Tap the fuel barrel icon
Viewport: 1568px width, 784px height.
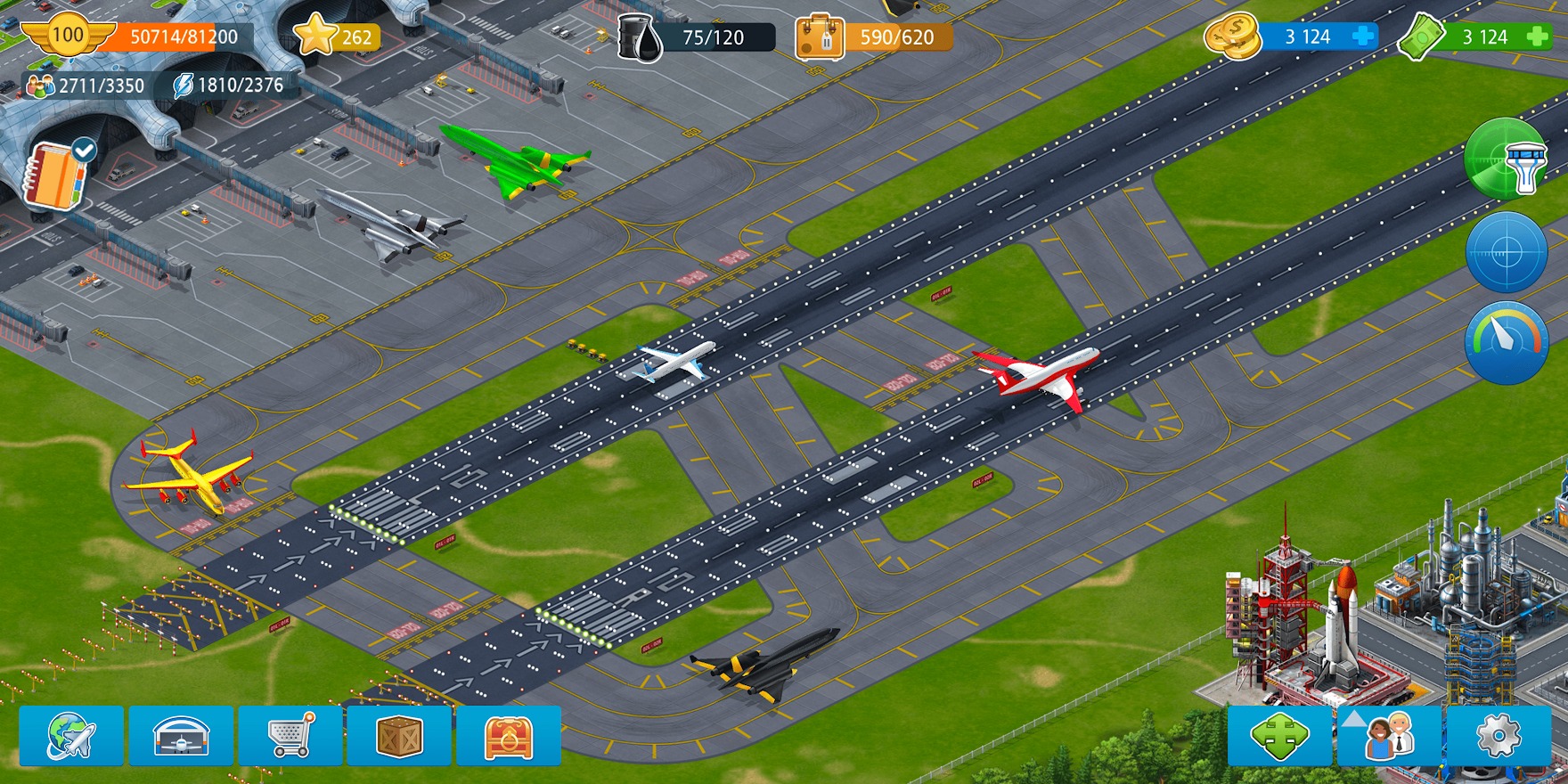[641, 37]
